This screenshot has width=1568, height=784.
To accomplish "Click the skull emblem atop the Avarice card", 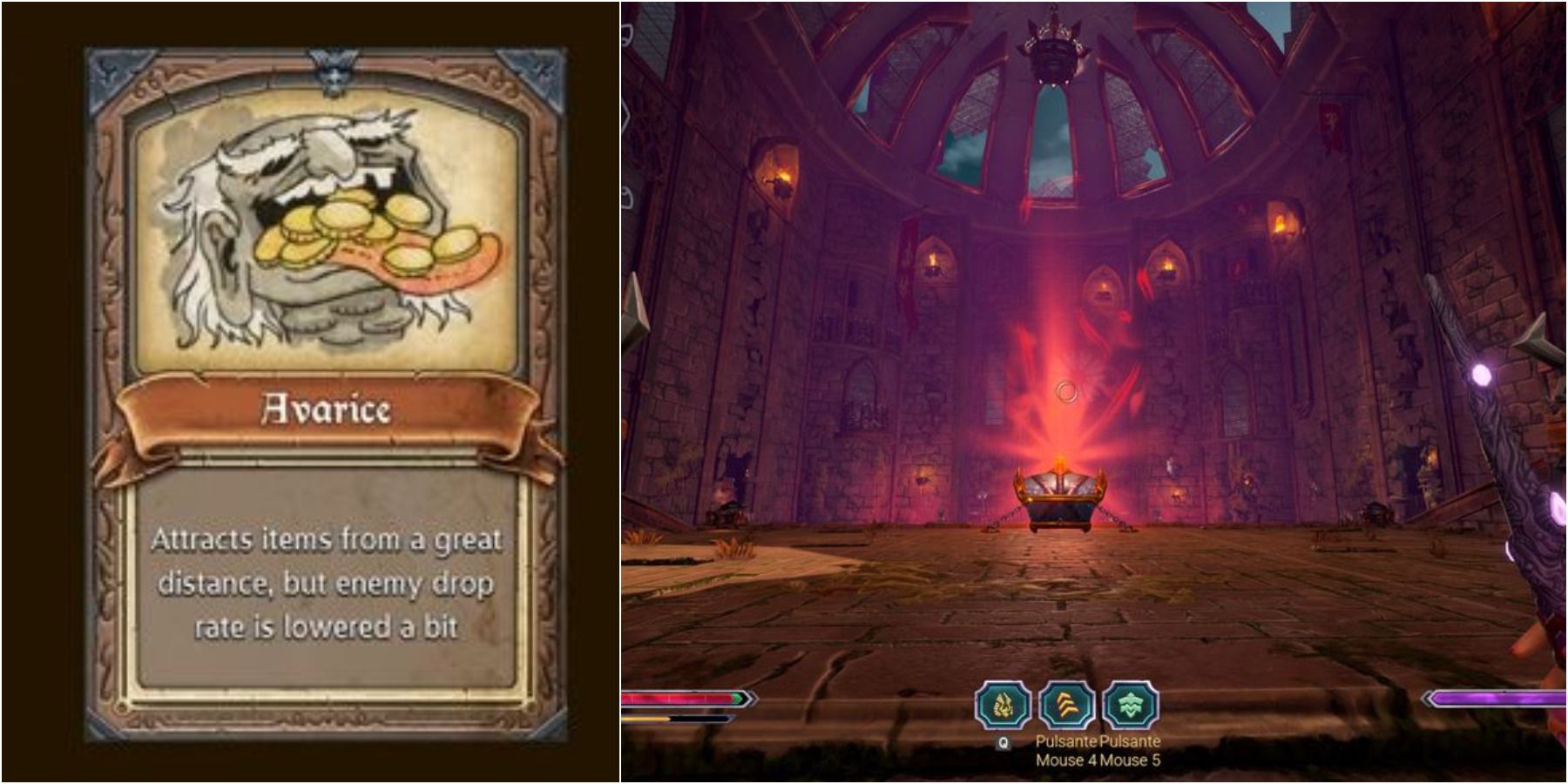I will tap(335, 68).
